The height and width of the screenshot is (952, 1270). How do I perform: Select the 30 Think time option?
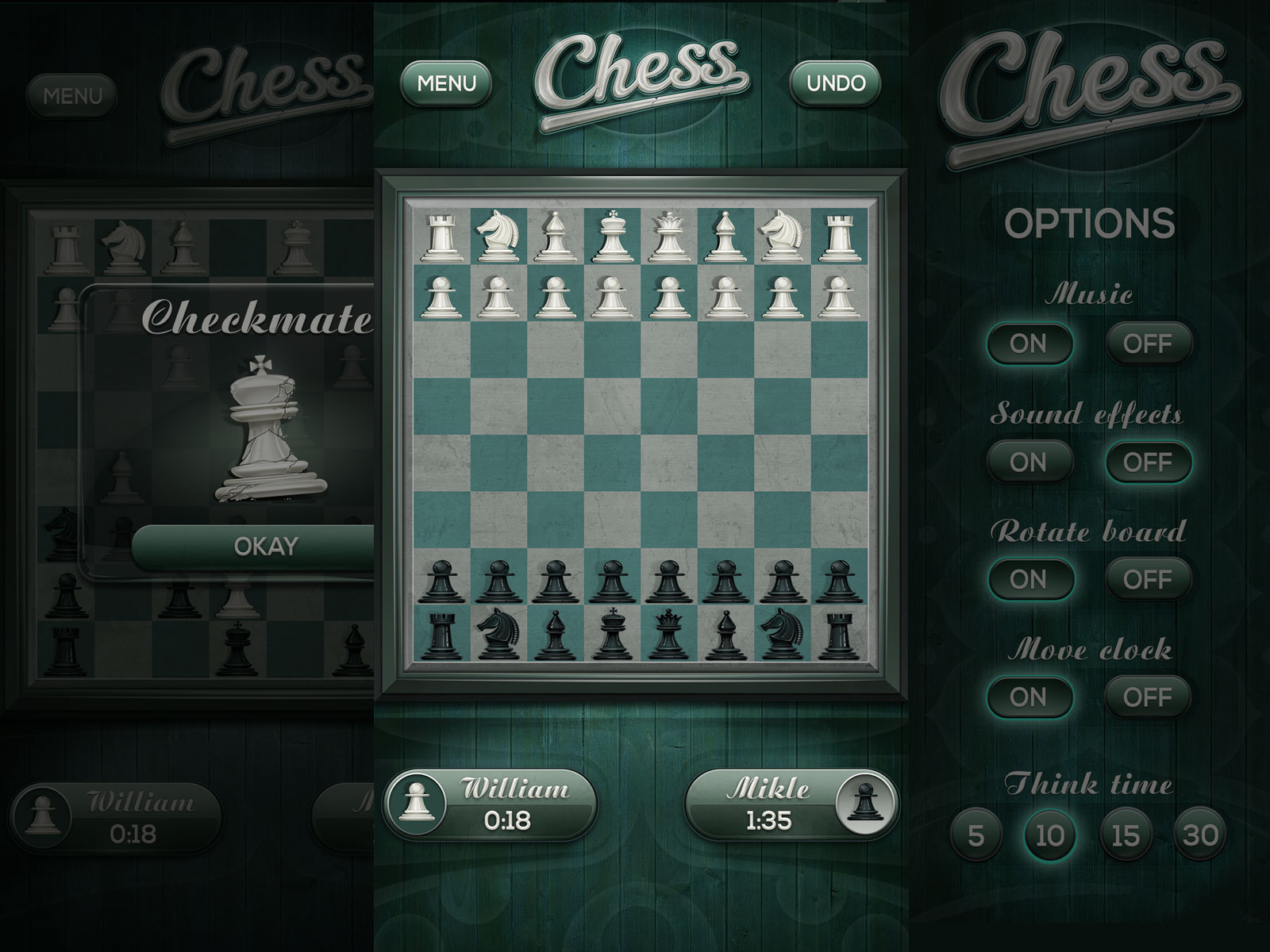(1200, 835)
